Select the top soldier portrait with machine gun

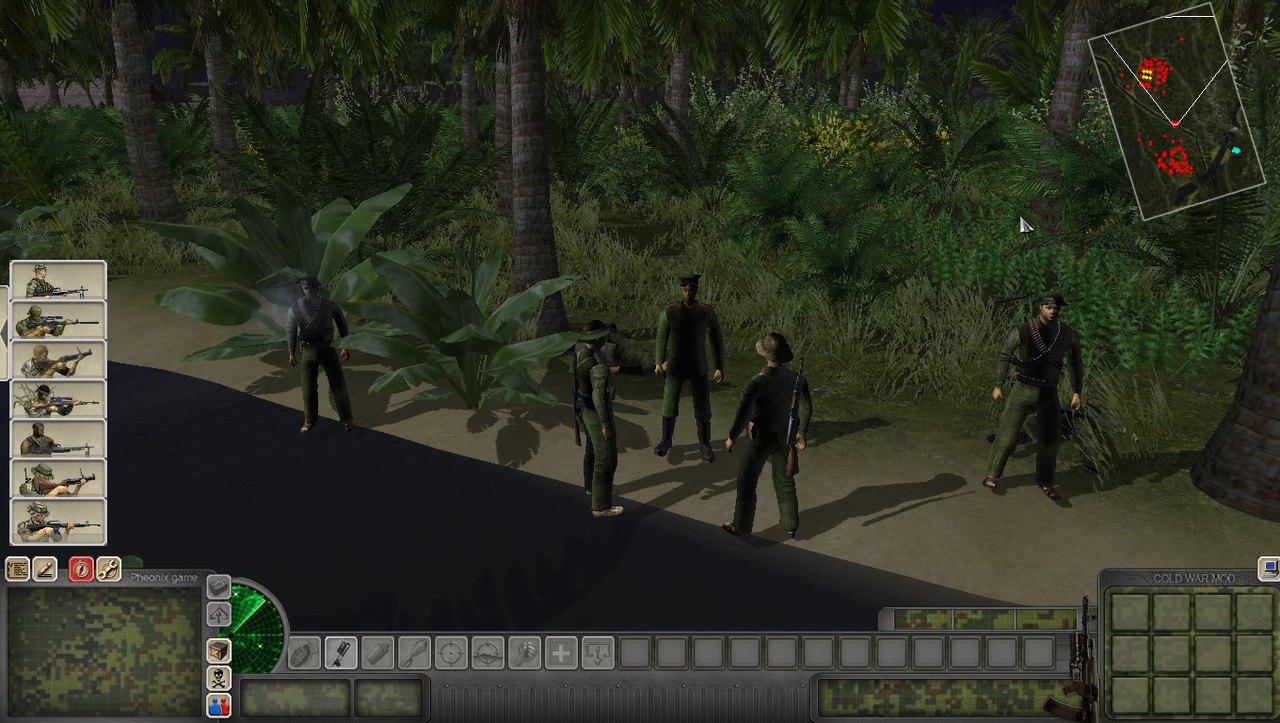(x=58, y=281)
